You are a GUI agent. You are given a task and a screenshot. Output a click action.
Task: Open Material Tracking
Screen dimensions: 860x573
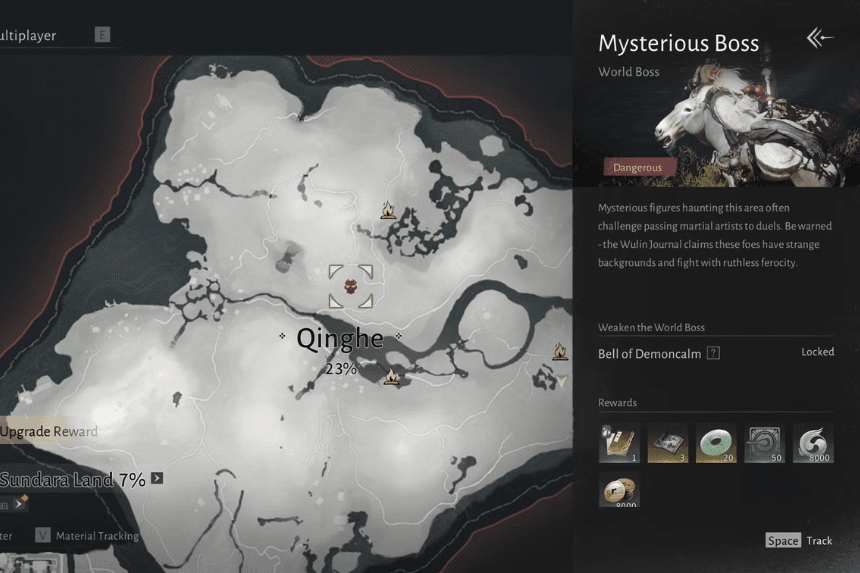86,536
